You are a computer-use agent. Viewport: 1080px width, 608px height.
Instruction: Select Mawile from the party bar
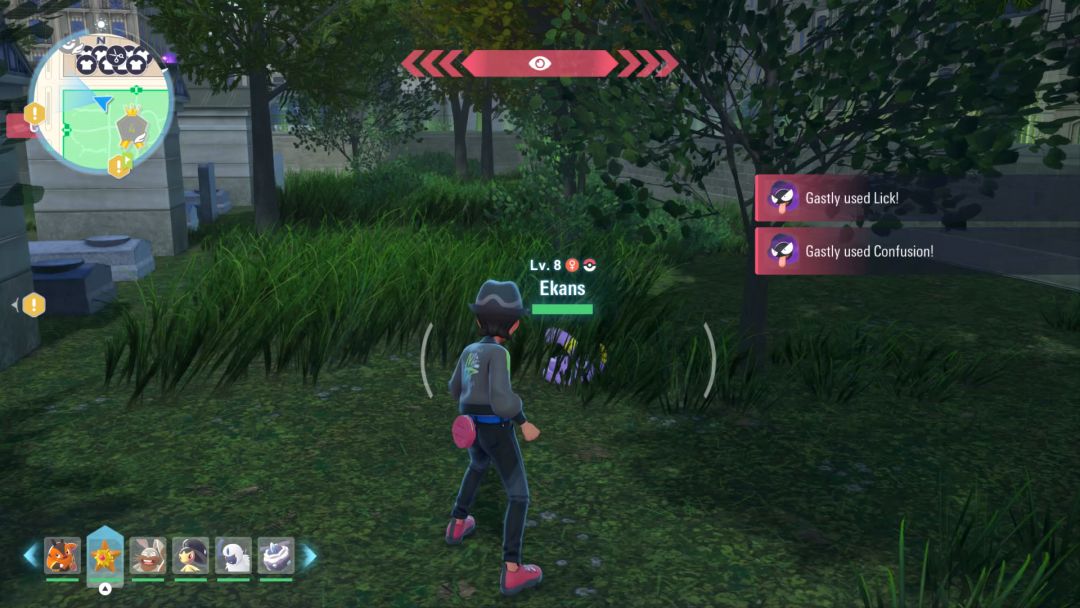[x=190, y=556]
